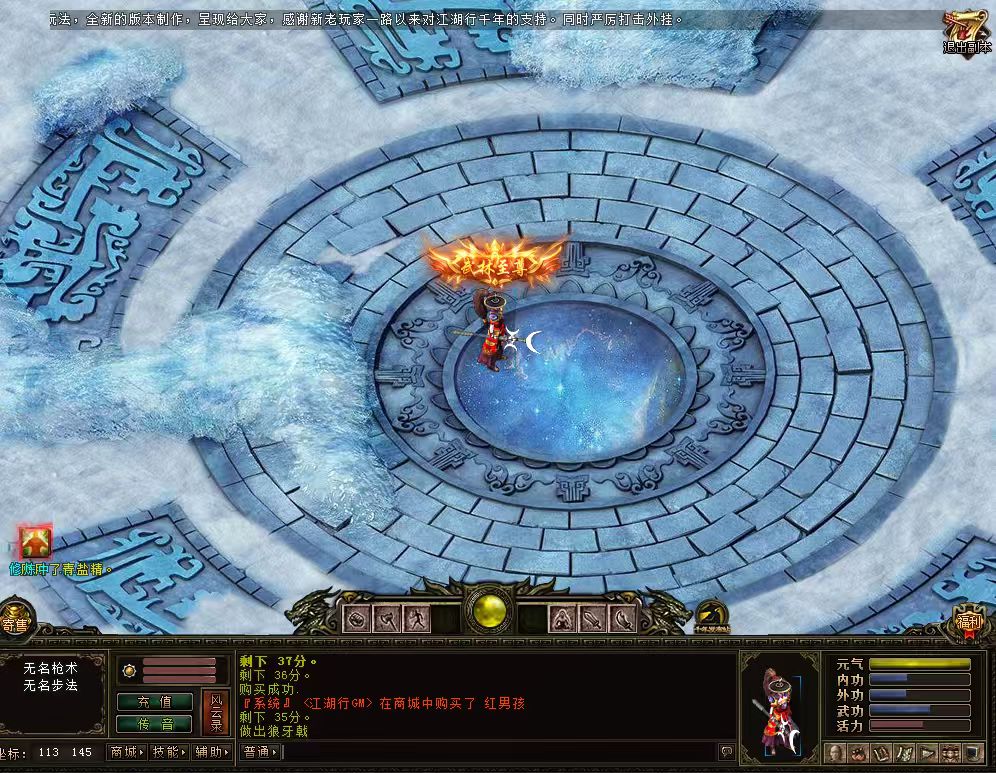This screenshot has height=773, width=996.
Task: Click the 传音 message button
Action: click(155, 723)
